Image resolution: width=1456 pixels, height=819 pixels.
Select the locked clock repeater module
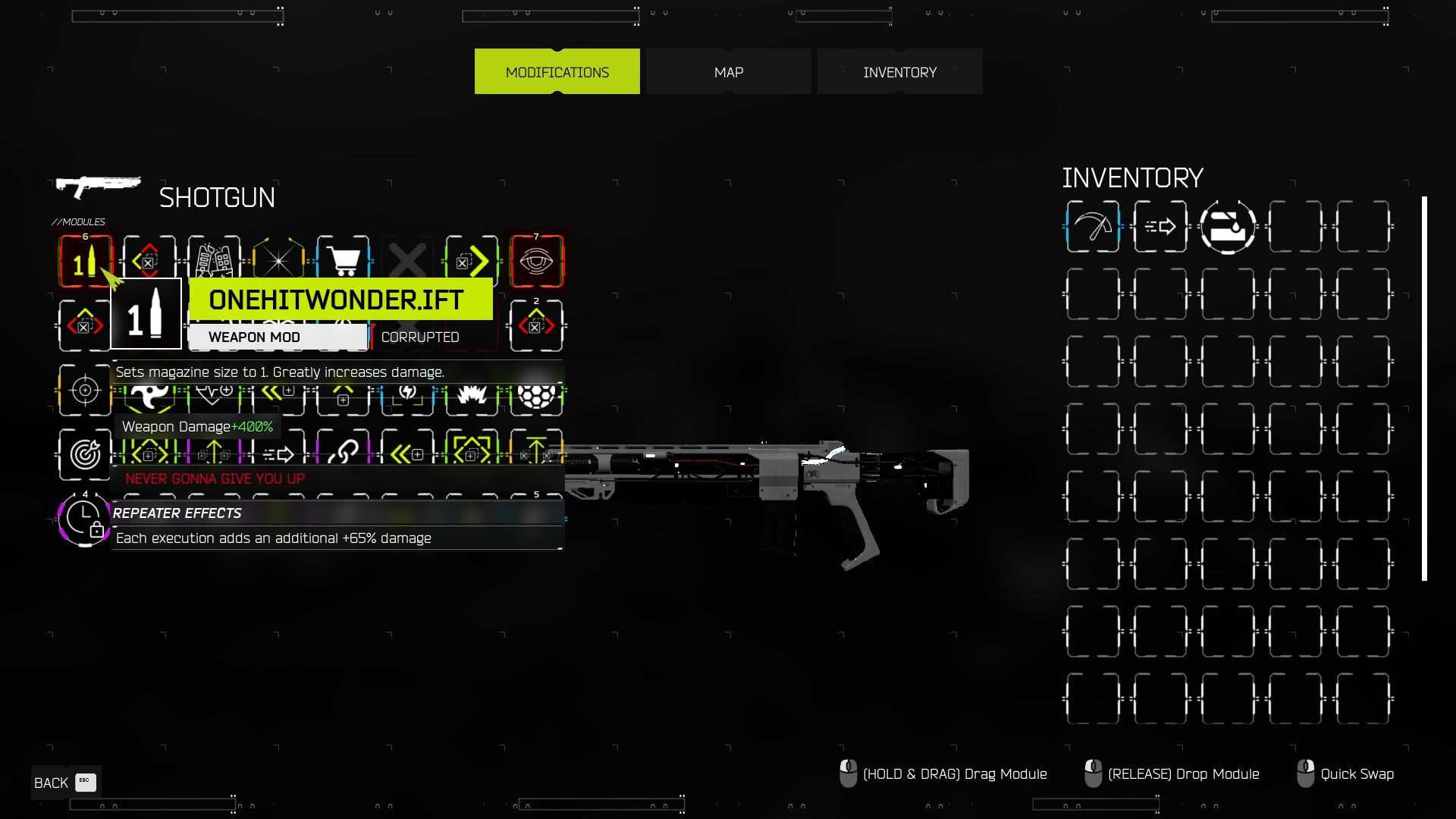(85, 519)
